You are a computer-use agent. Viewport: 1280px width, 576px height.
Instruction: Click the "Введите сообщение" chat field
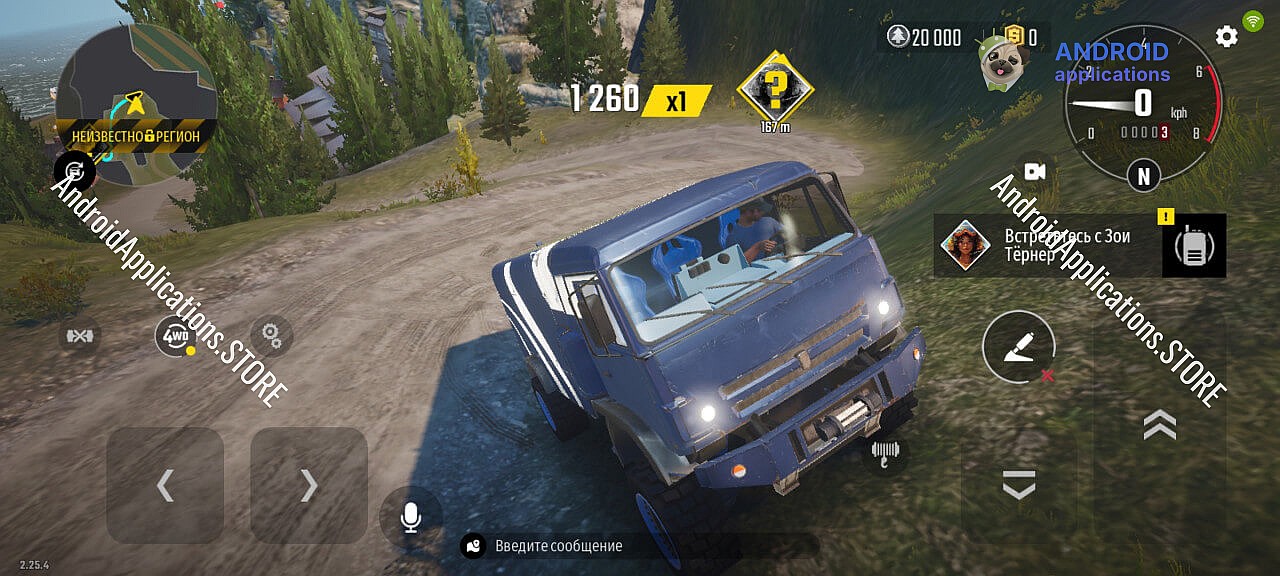640,546
